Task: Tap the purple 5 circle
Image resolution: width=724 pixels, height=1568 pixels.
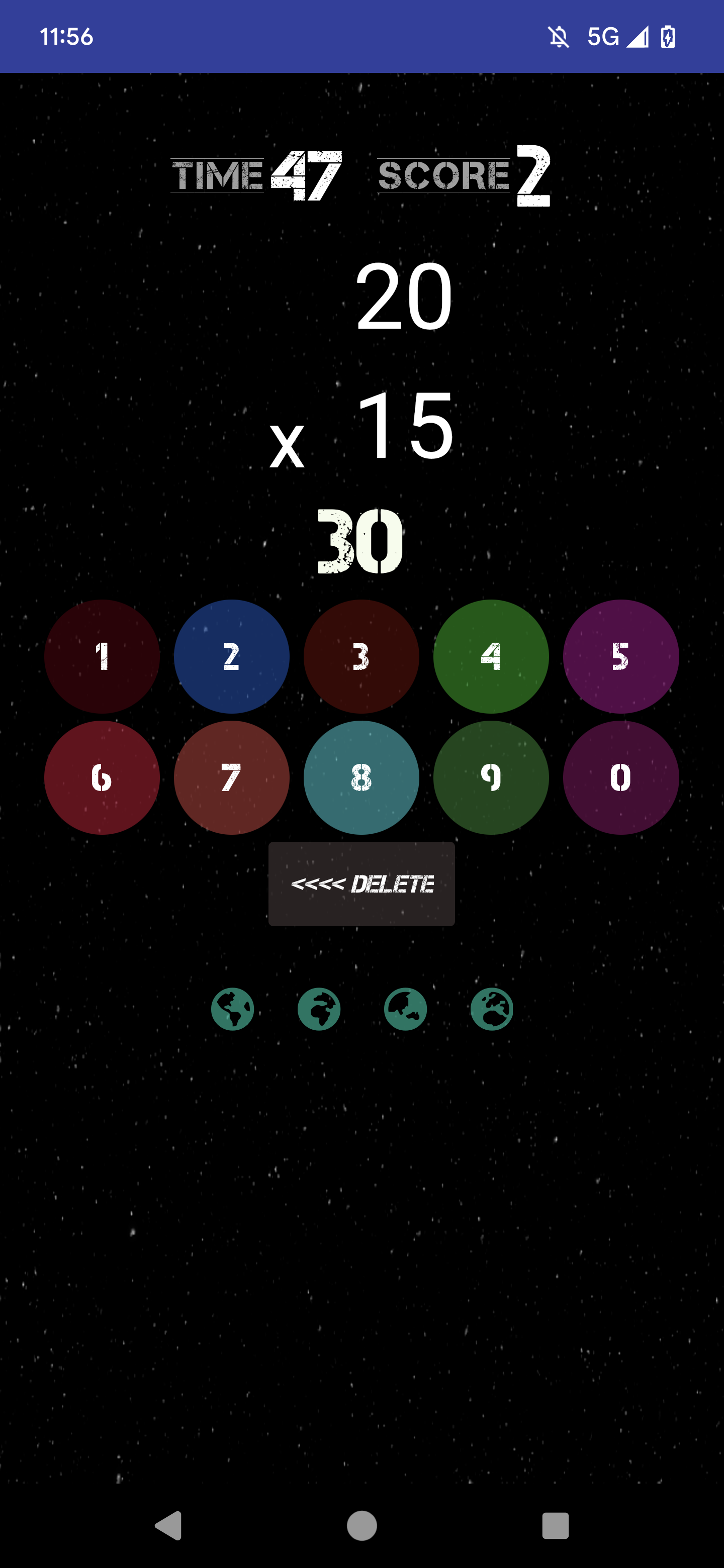Action: [x=622, y=656]
